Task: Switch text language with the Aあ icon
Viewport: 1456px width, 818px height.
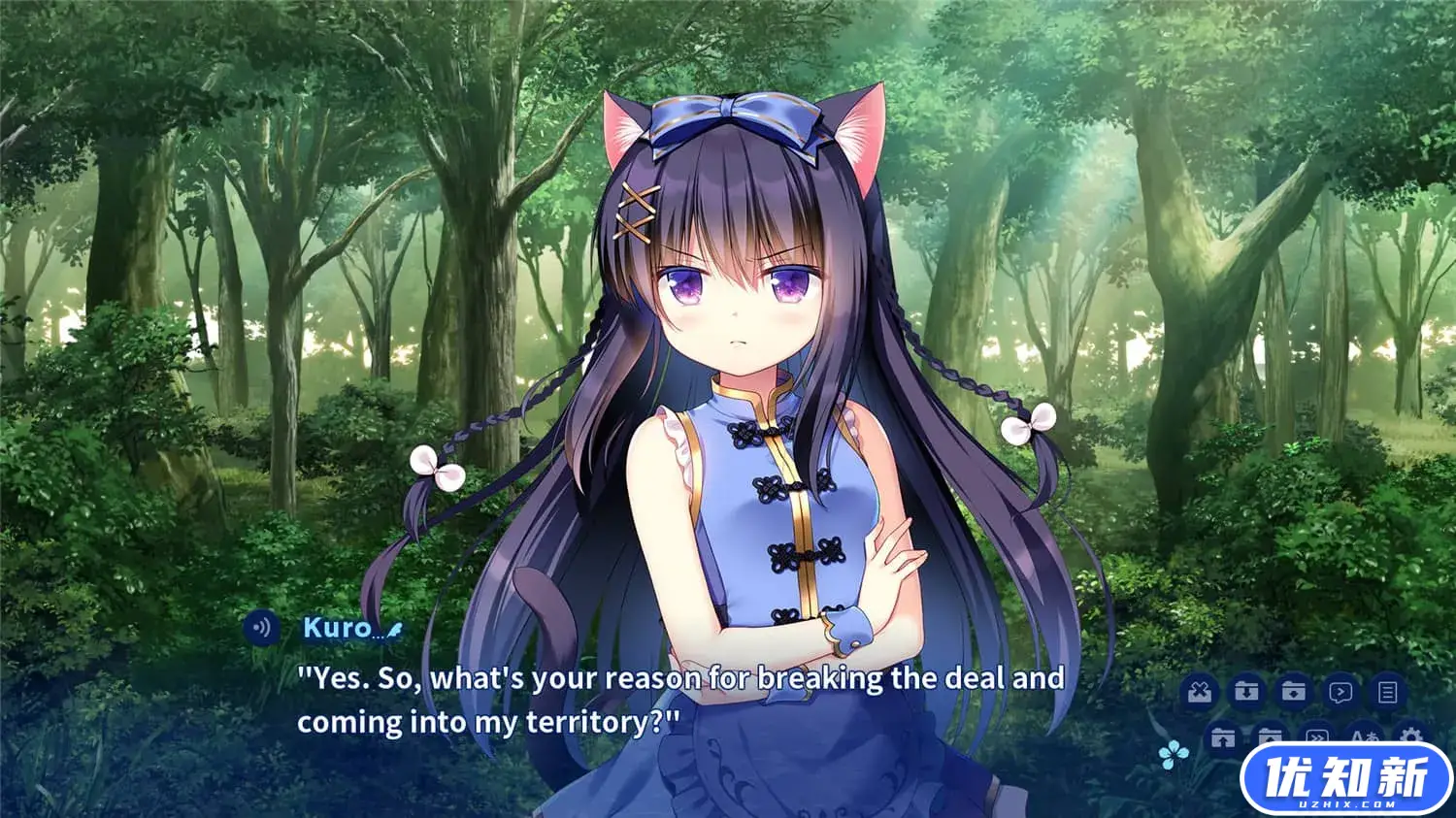Action: click(x=1365, y=737)
